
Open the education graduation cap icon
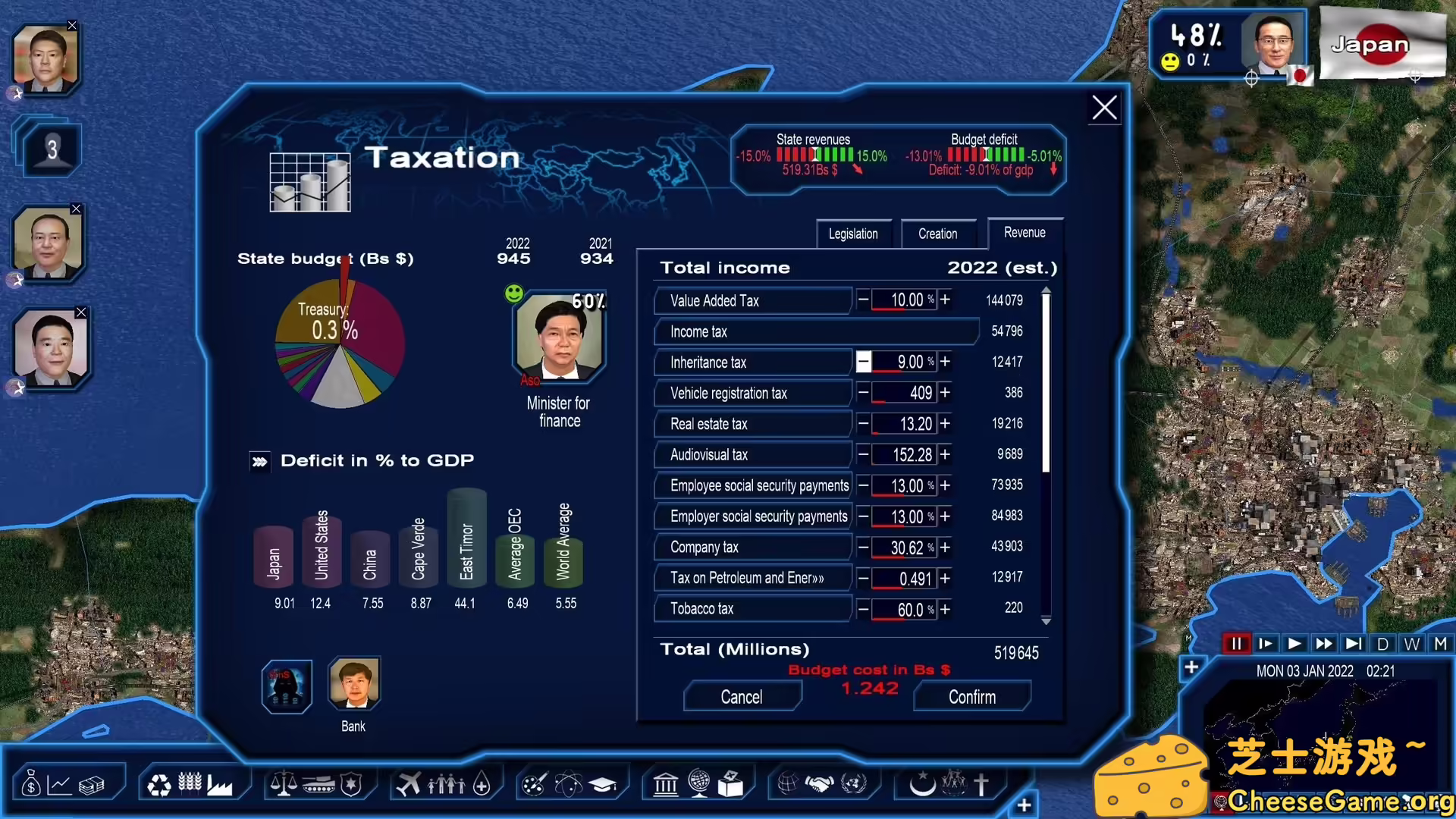click(x=604, y=784)
